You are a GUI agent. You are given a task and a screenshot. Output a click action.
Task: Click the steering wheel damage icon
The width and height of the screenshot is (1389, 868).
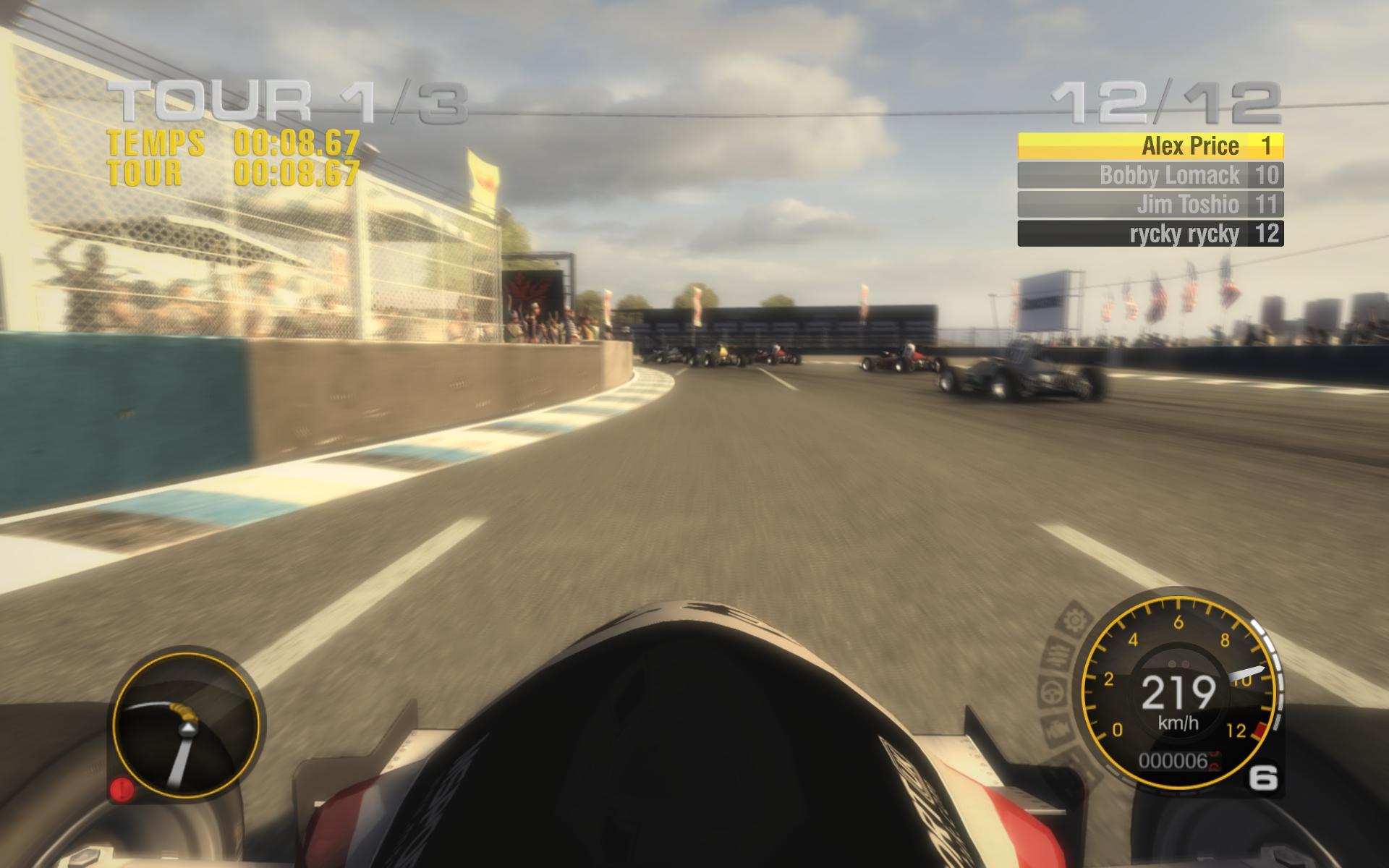tap(1050, 692)
